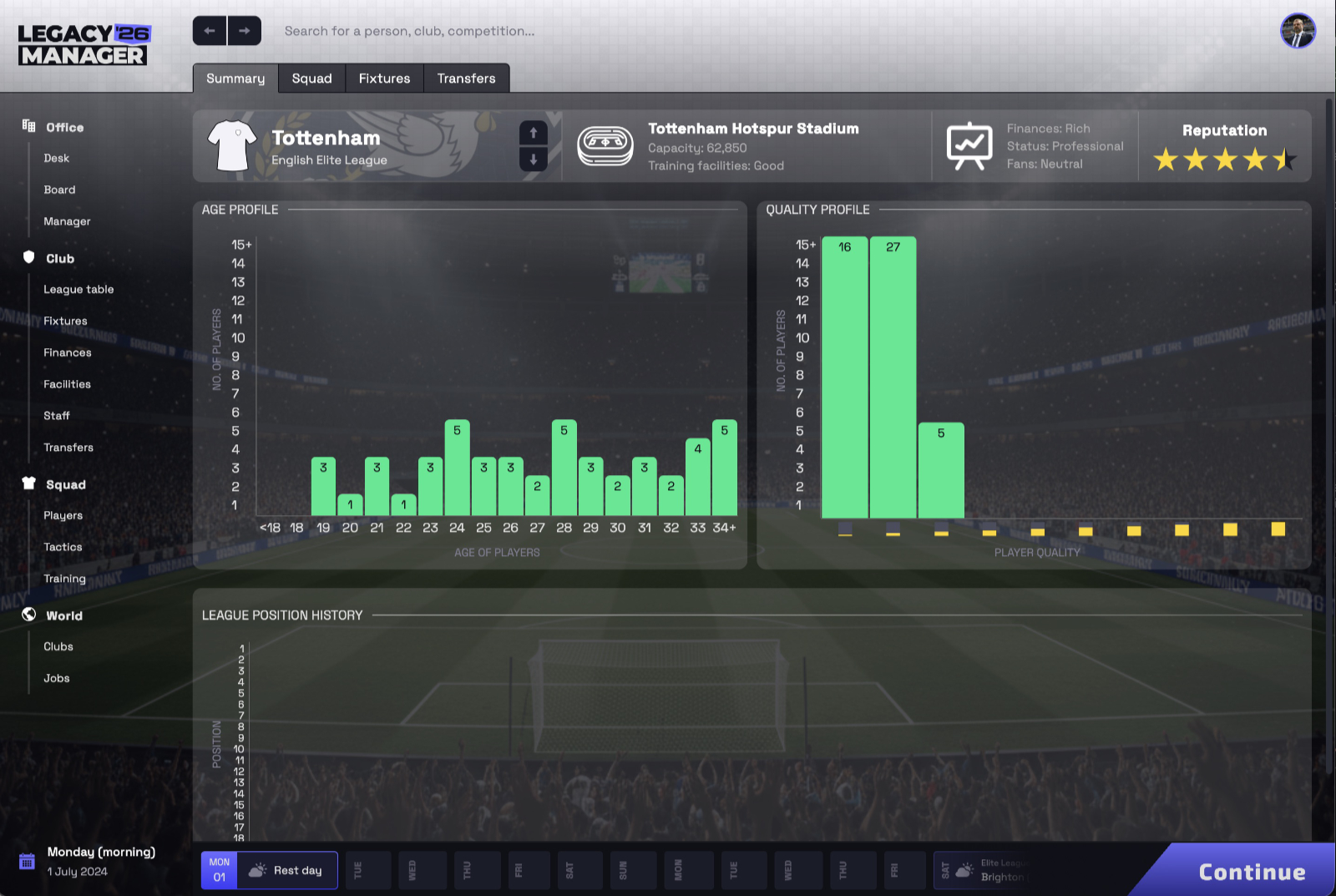Open the Players list
This screenshot has height=896, width=1336.
tap(63, 515)
